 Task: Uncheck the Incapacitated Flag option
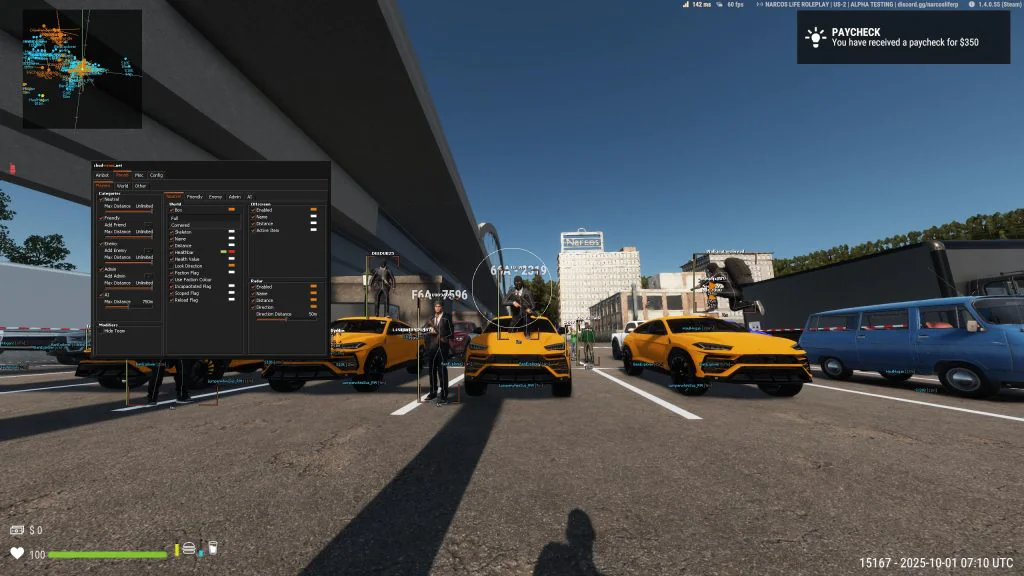click(169, 287)
